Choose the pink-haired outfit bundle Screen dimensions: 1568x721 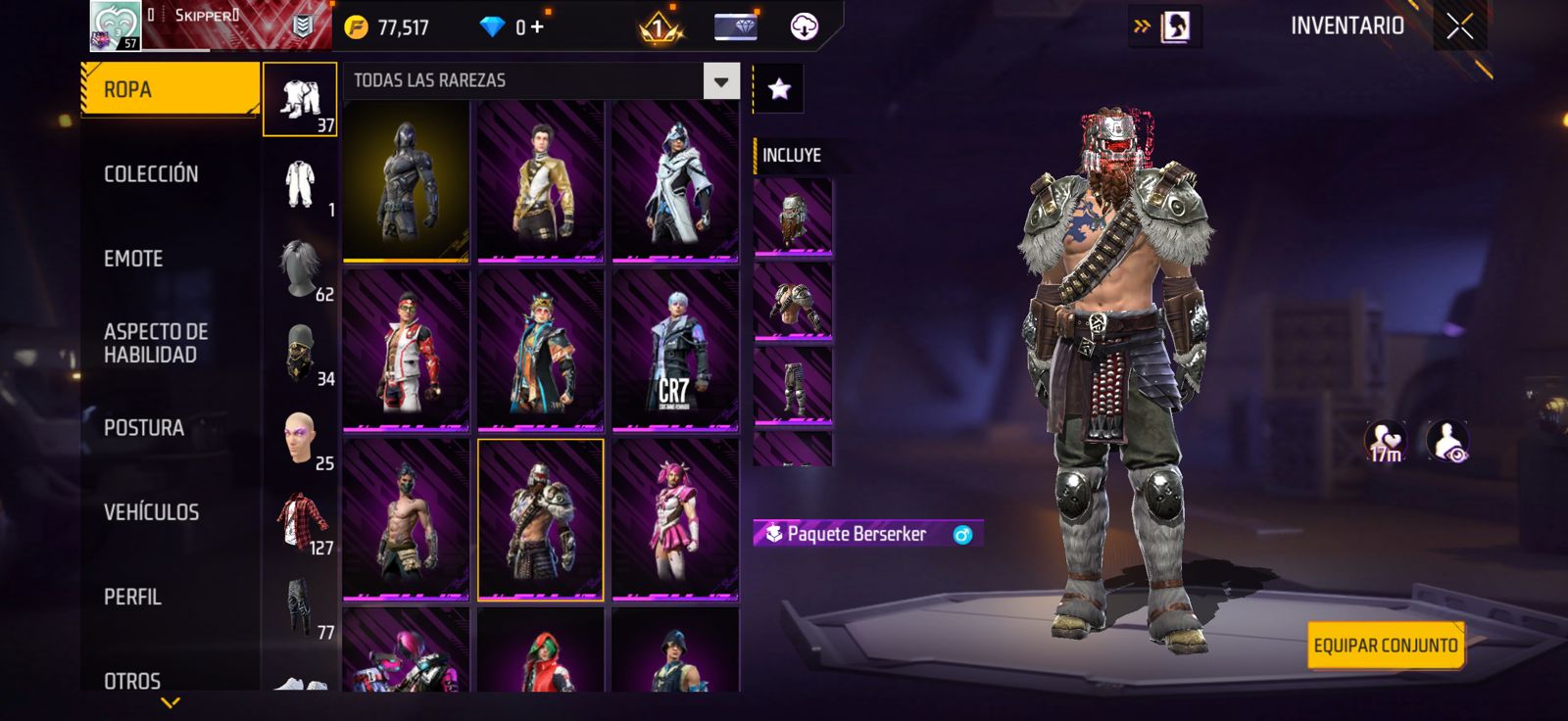tap(675, 518)
